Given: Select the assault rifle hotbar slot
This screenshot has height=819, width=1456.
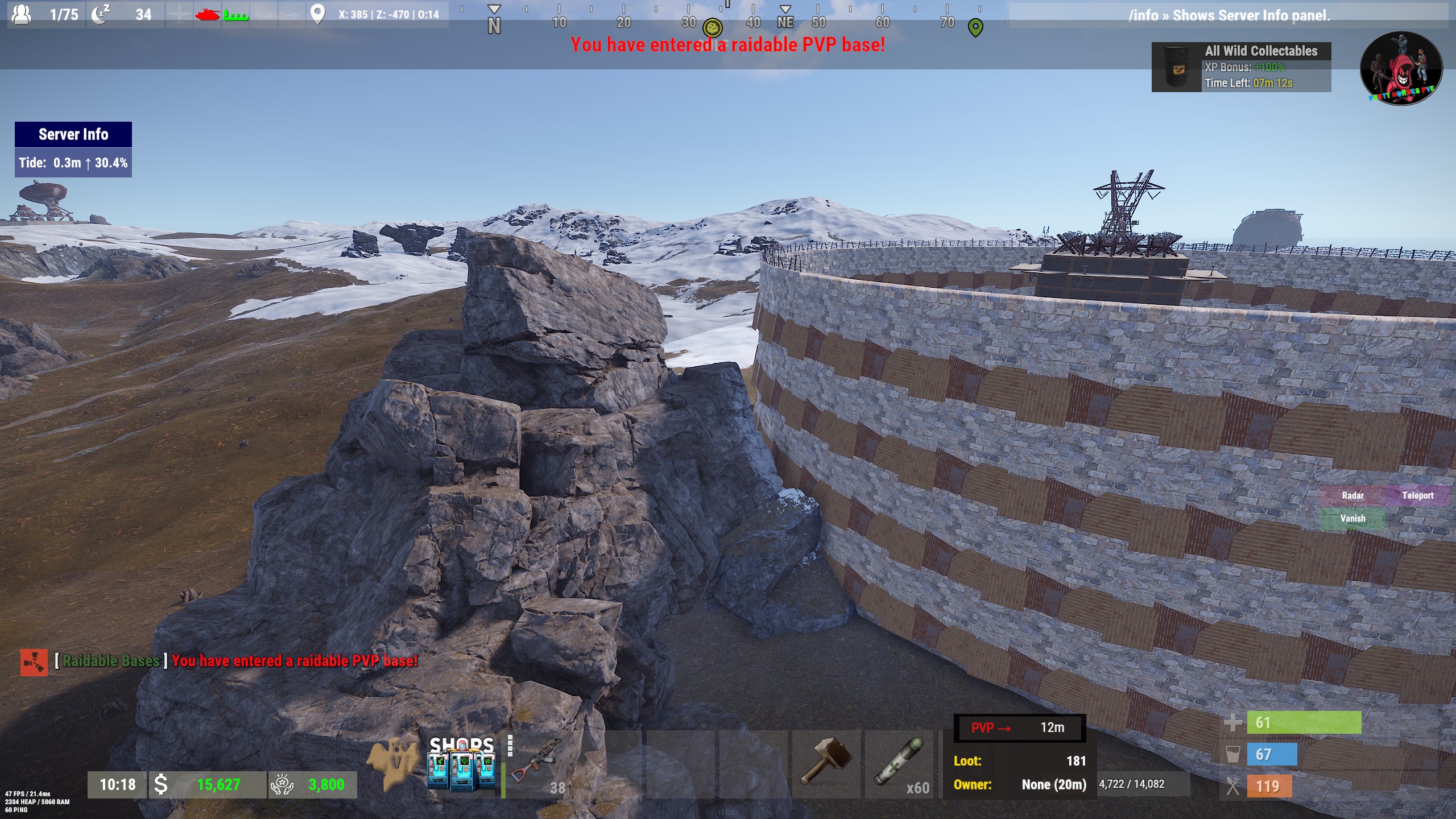Looking at the screenshot, I should click(x=537, y=765).
